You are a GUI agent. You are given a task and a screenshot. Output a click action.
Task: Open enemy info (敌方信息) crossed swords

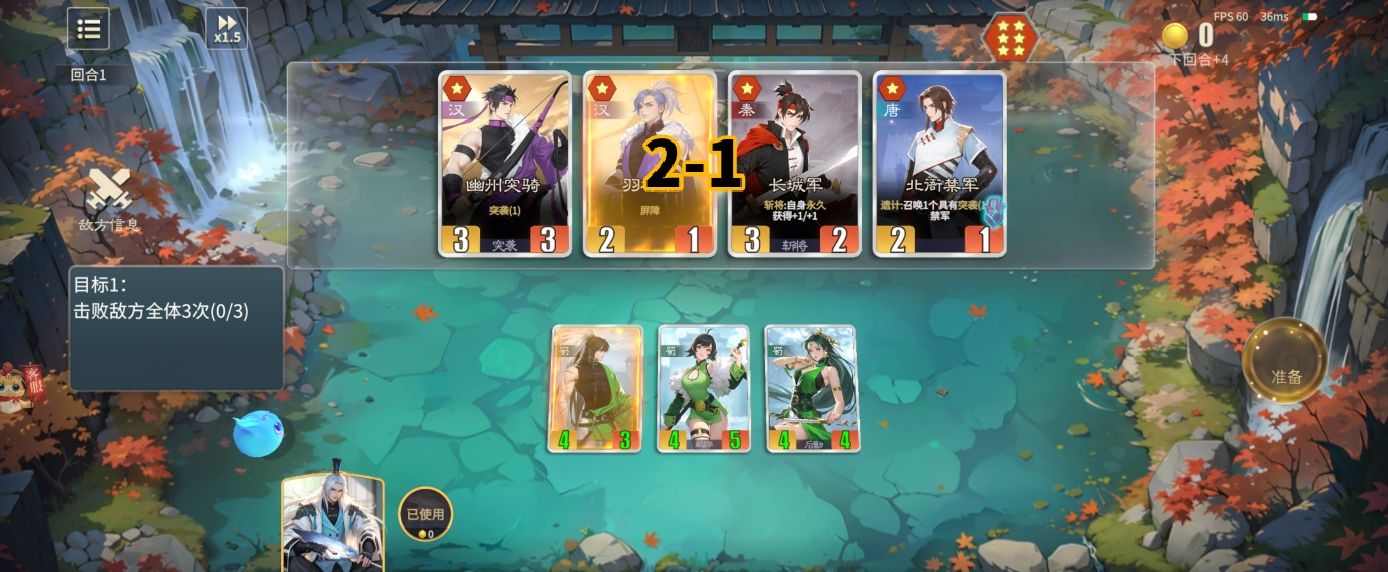coord(108,196)
